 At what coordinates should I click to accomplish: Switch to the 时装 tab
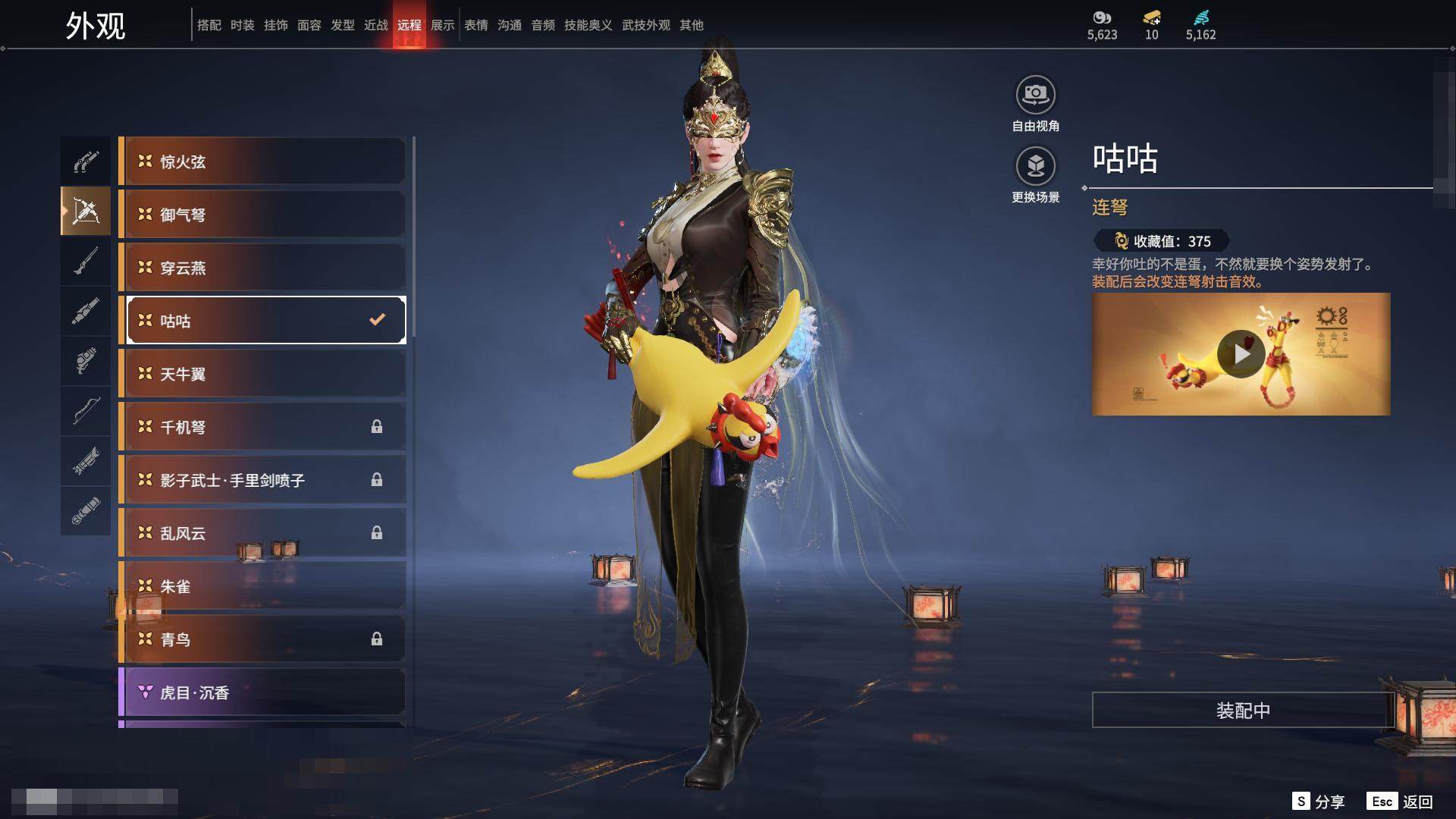tap(243, 25)
